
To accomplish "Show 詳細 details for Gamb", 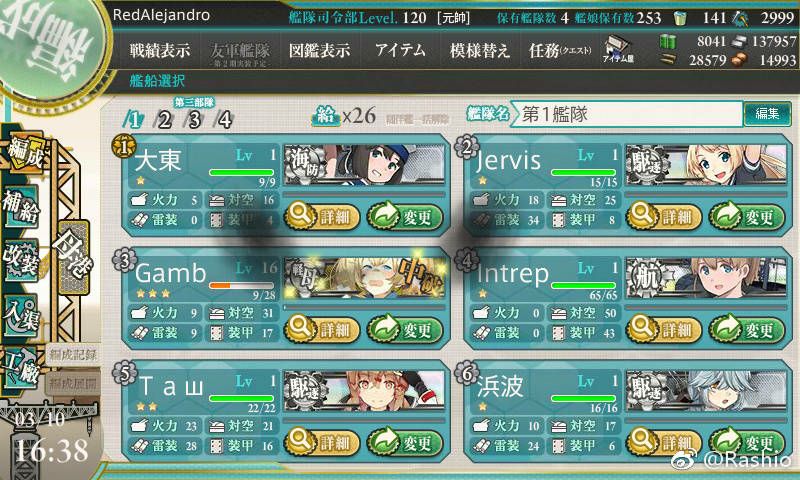I will click(320, 328).
